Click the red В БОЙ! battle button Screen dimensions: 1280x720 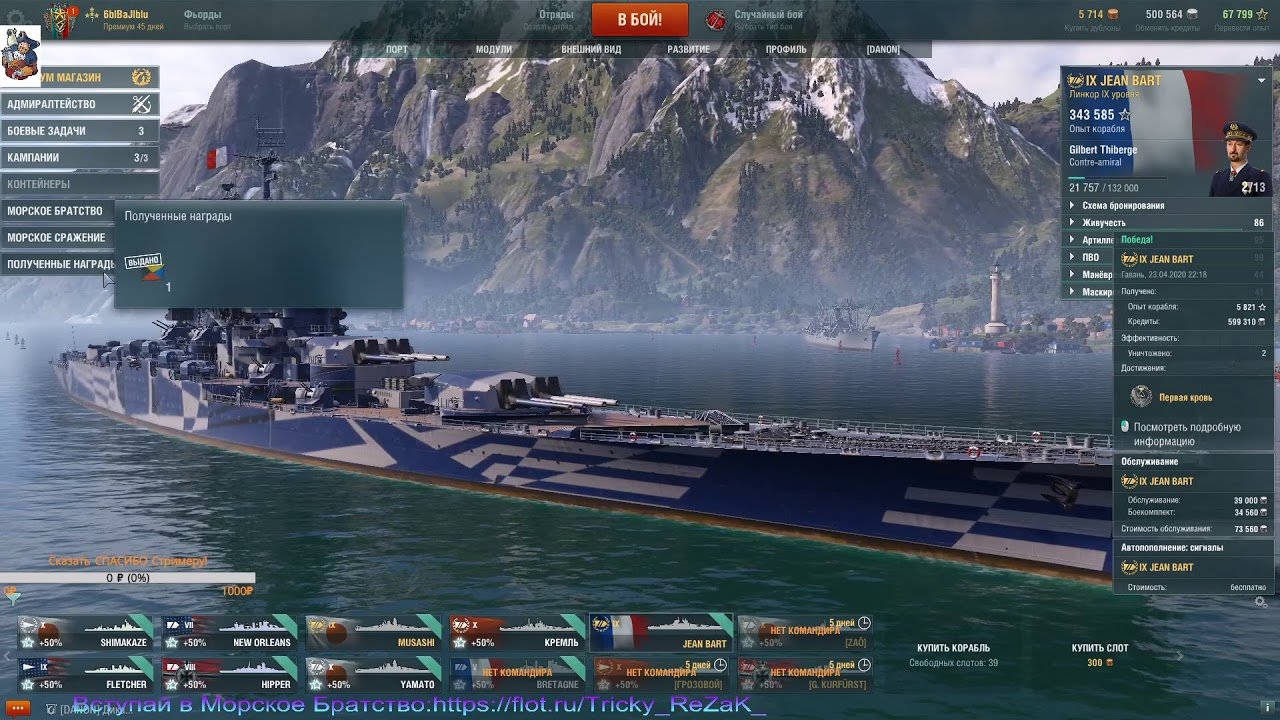(x=640, y=20)
